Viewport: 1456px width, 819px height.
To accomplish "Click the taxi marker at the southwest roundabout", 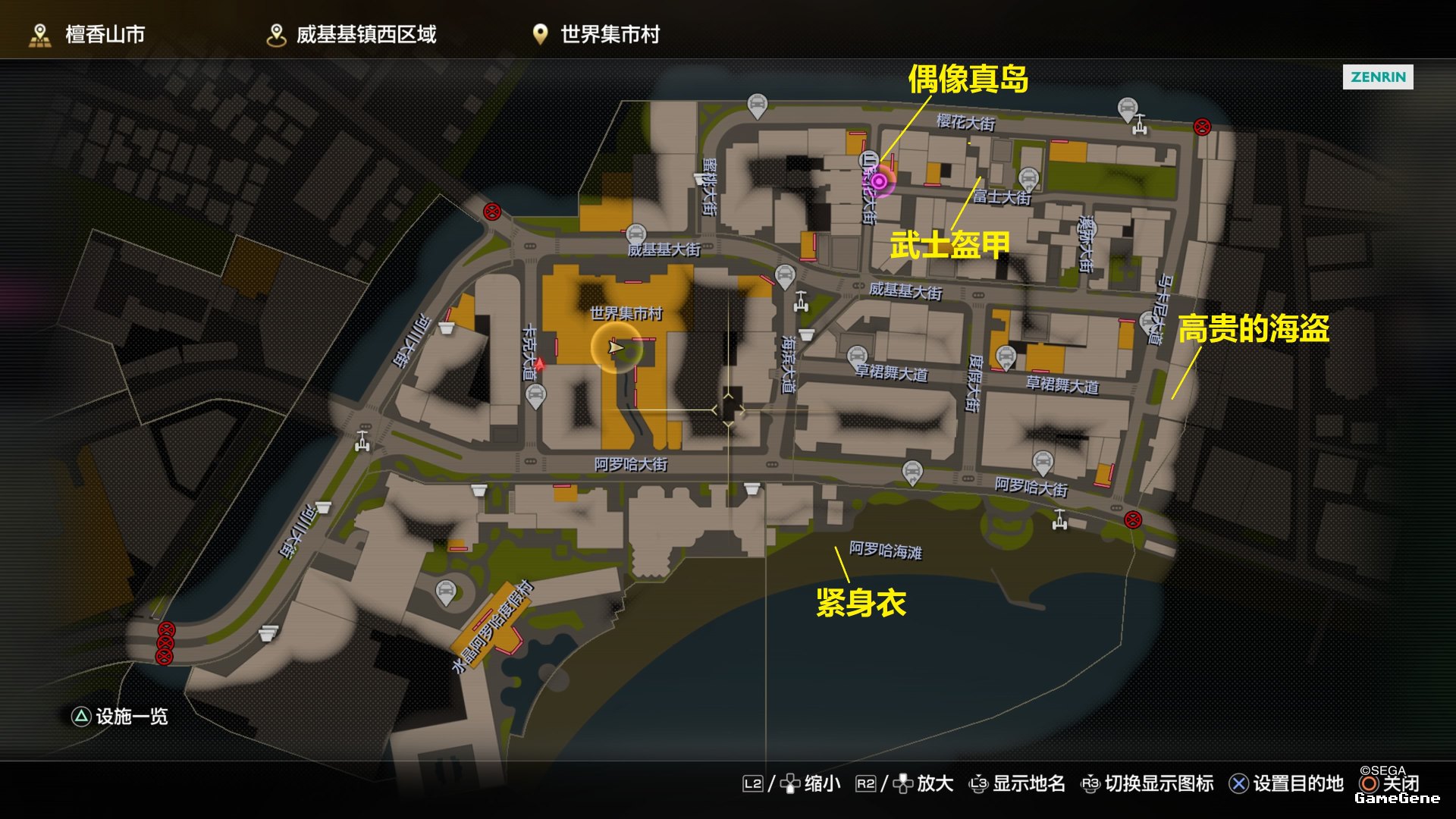I will click(x=446, y=591).
